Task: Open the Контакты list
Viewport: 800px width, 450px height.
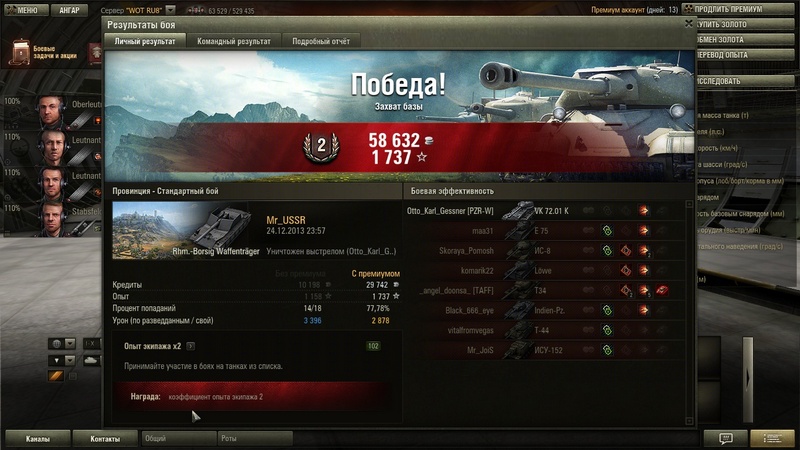Action: [106, 438]
